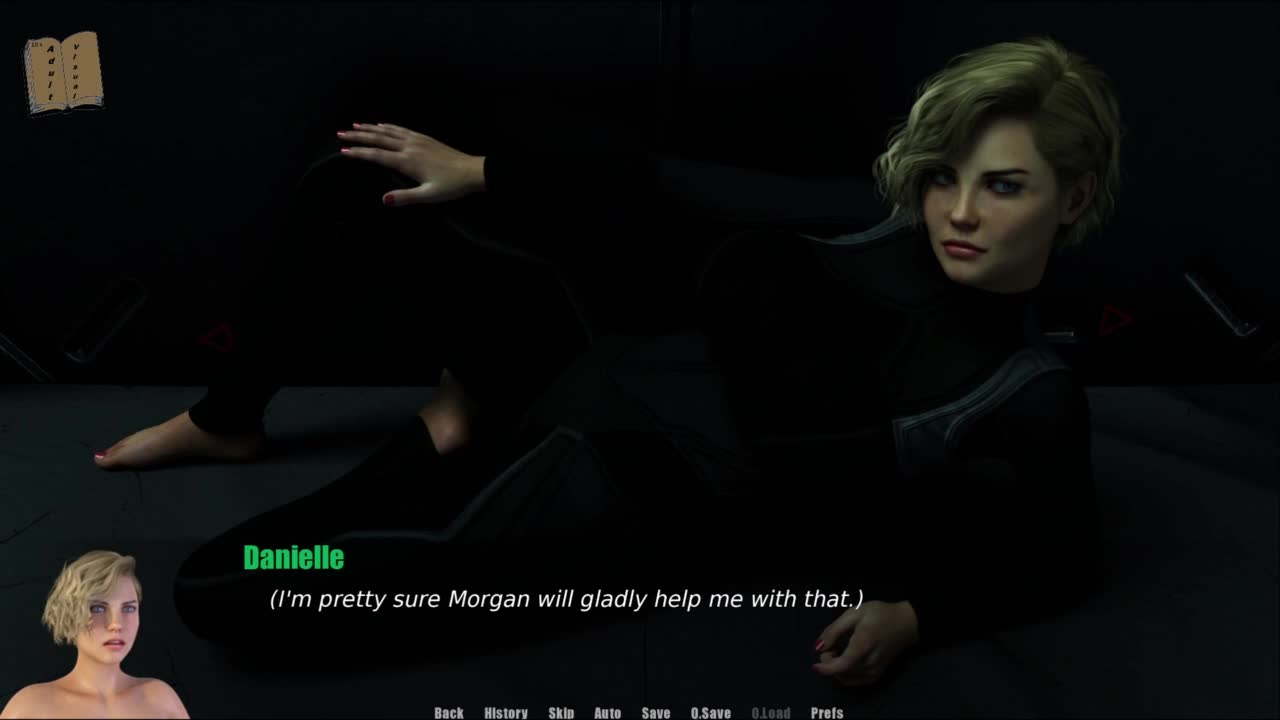The width and height of the screenshot is (1280, 720).
Task: Turn on Auto advance
Action: [x=607, y=712]
